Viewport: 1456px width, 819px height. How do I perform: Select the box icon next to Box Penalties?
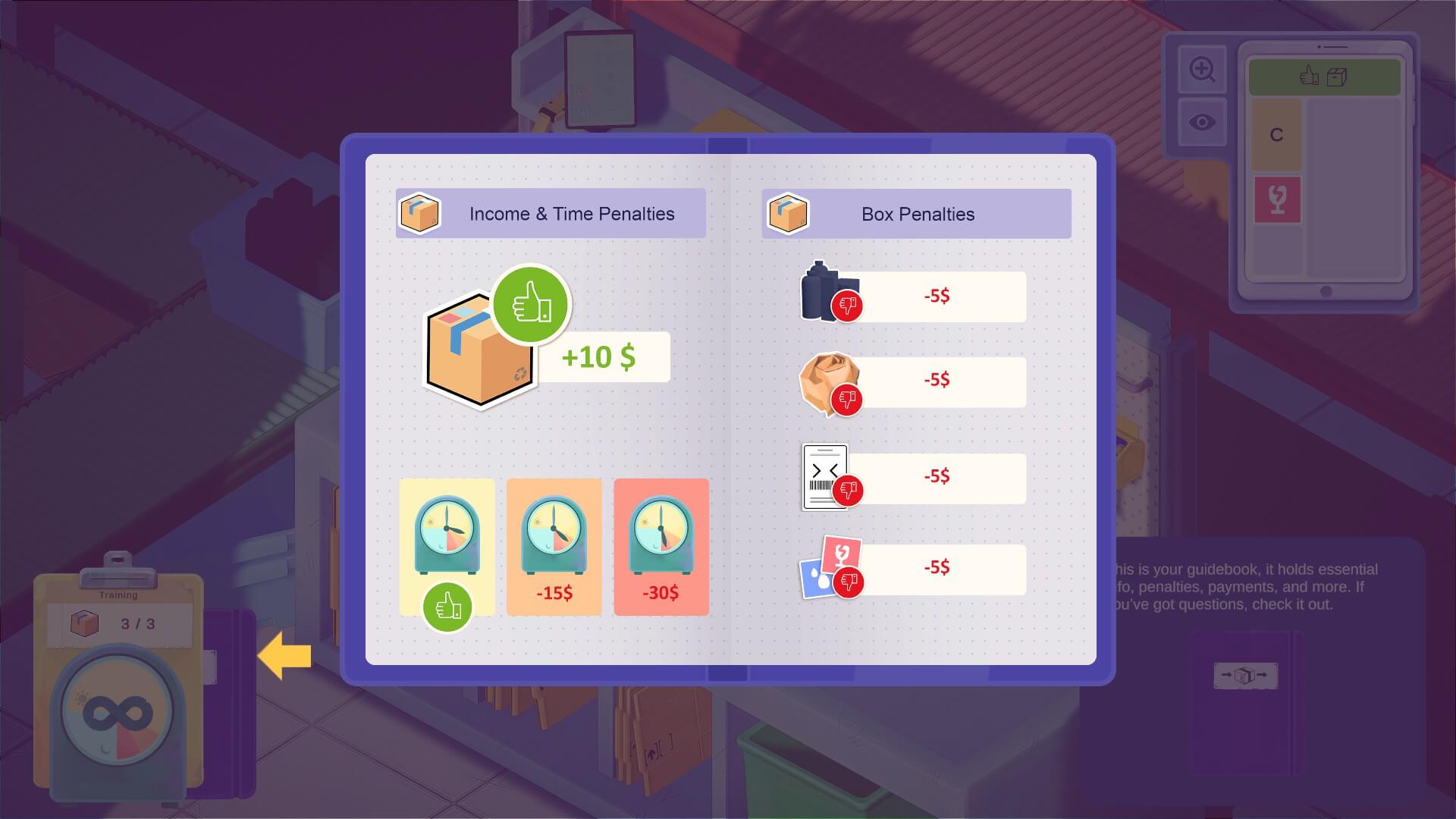788,213
